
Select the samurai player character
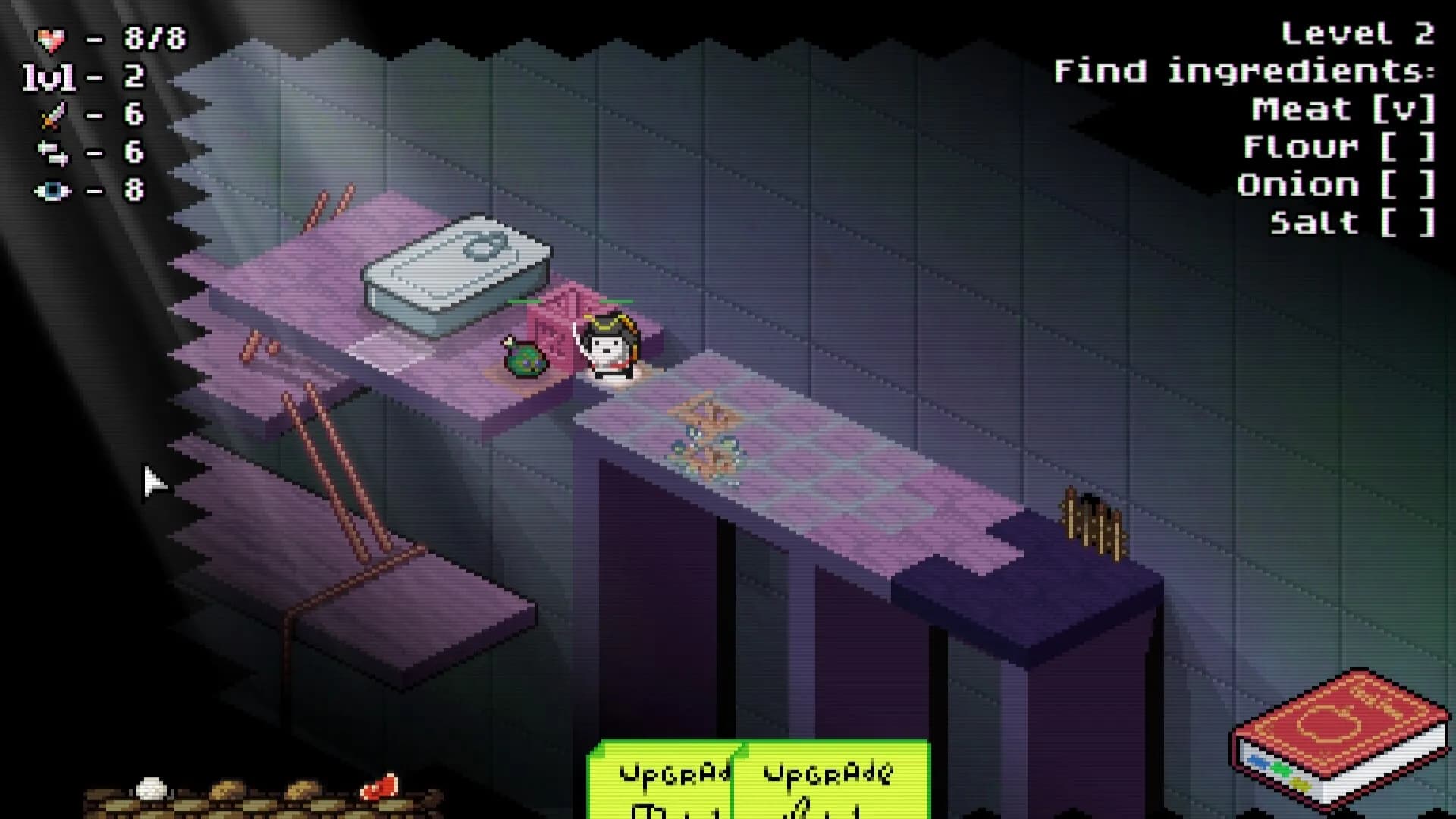pos(607,345)
